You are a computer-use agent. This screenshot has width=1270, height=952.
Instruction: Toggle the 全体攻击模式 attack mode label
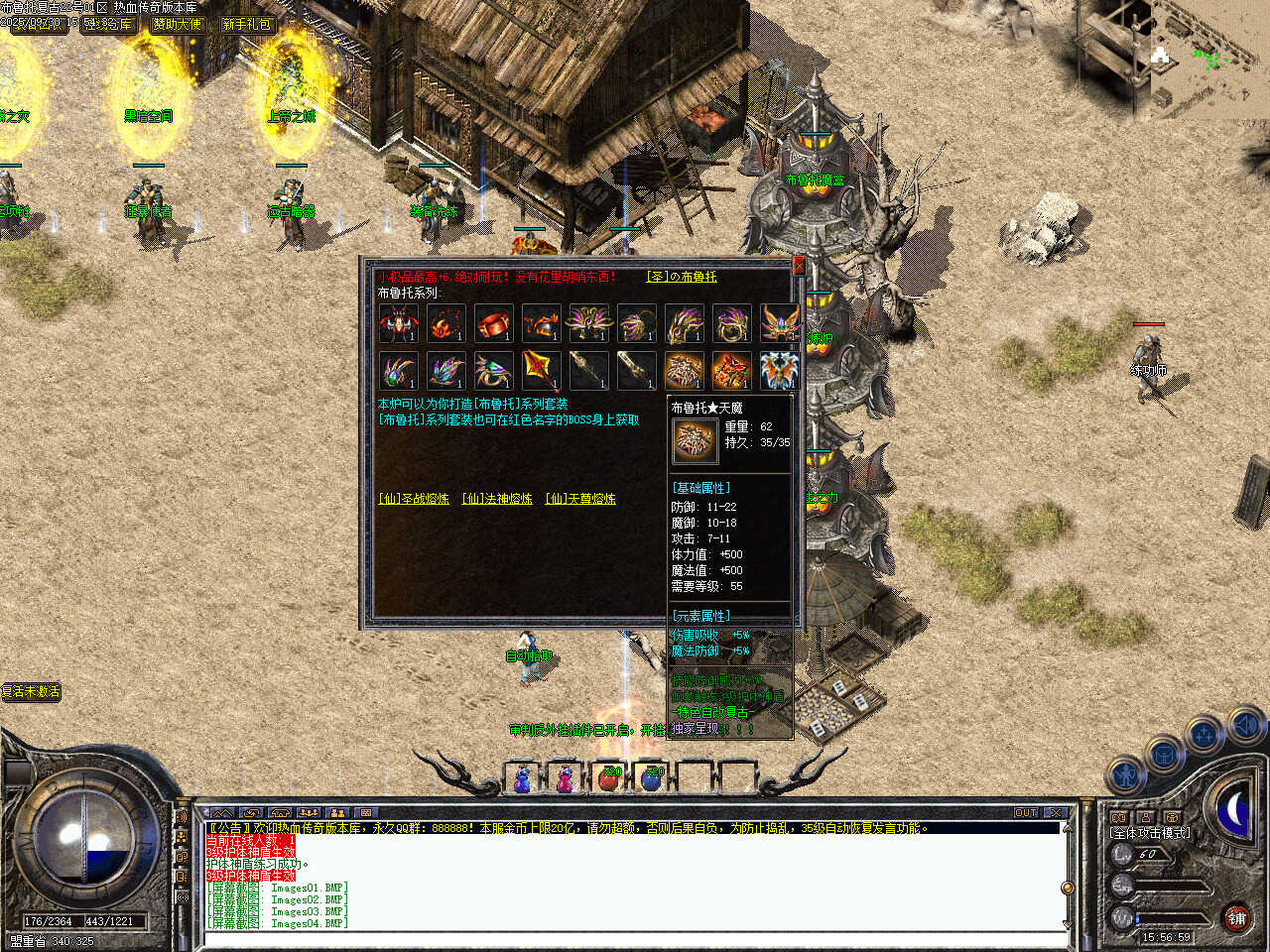pos(1151,833)
